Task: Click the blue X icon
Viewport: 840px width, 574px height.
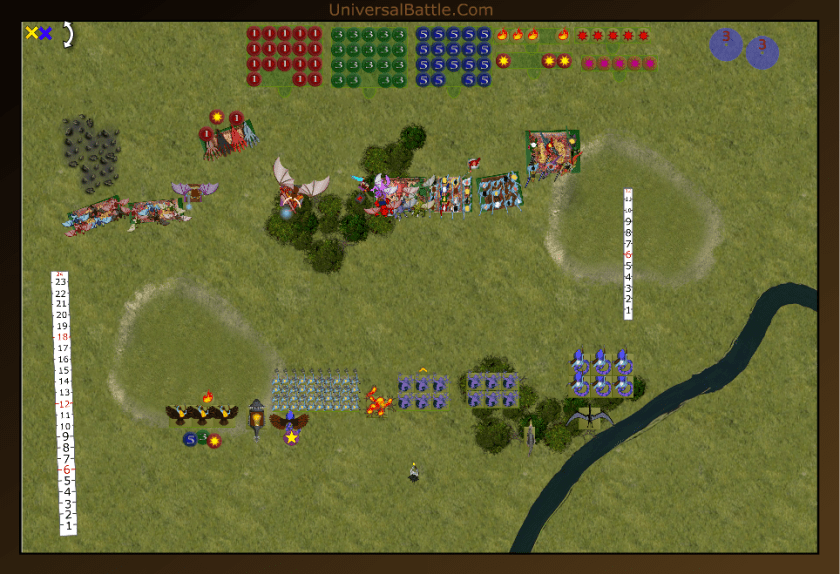Action: point(45,33)
